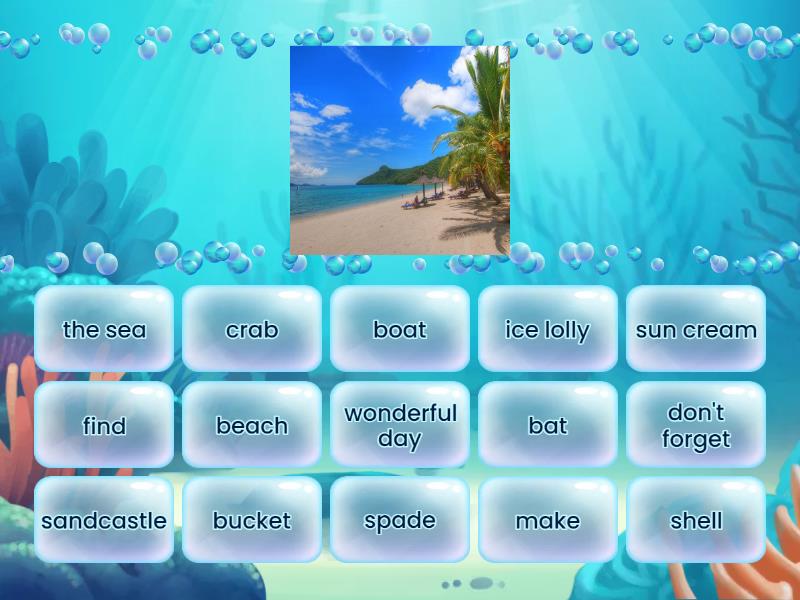Click the "make" answer tile
This screenshot has height=600, width=800.
click(x=548, y=520)
